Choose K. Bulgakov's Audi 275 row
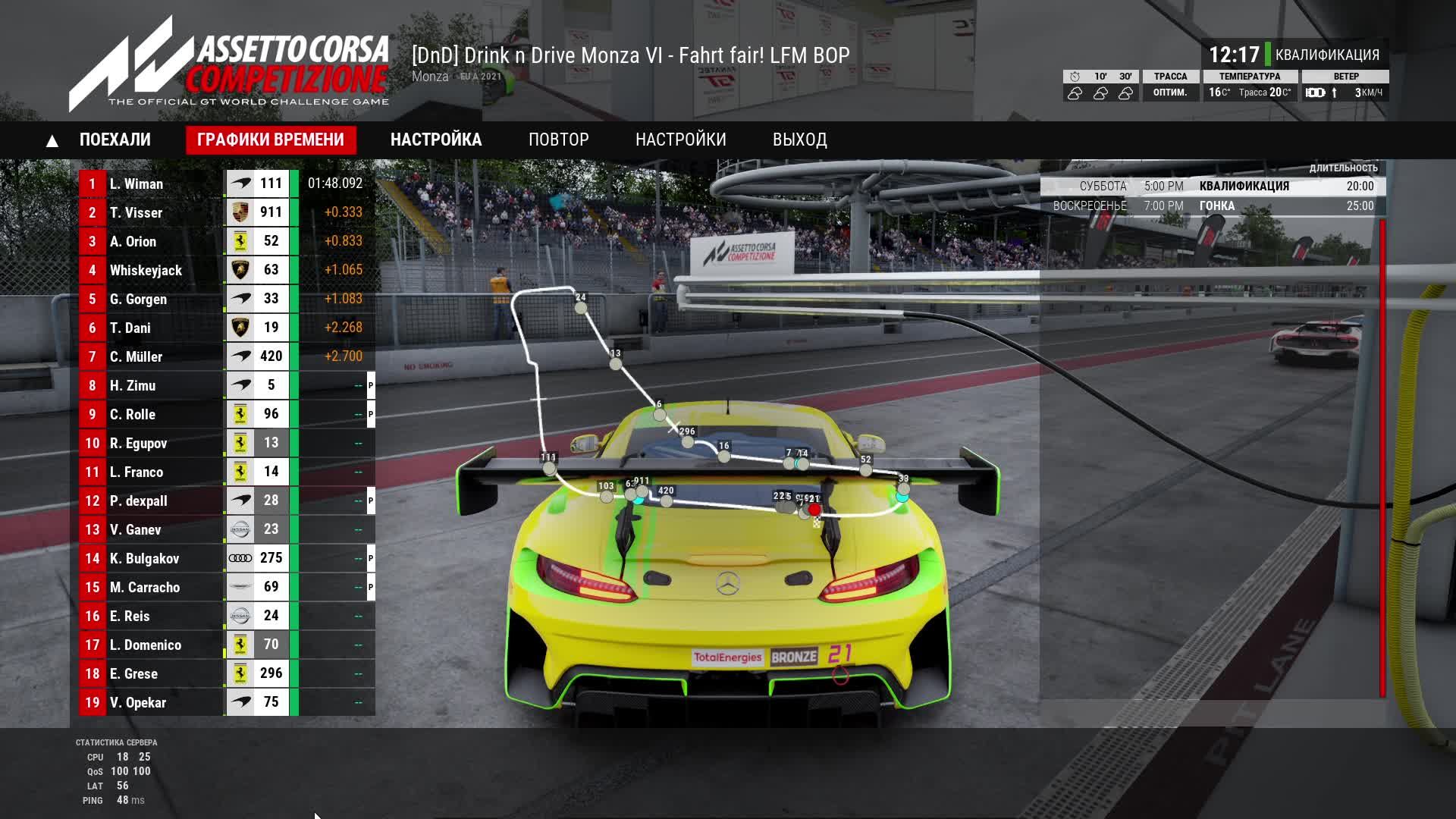1456x819 pixels. pos(226,558)
